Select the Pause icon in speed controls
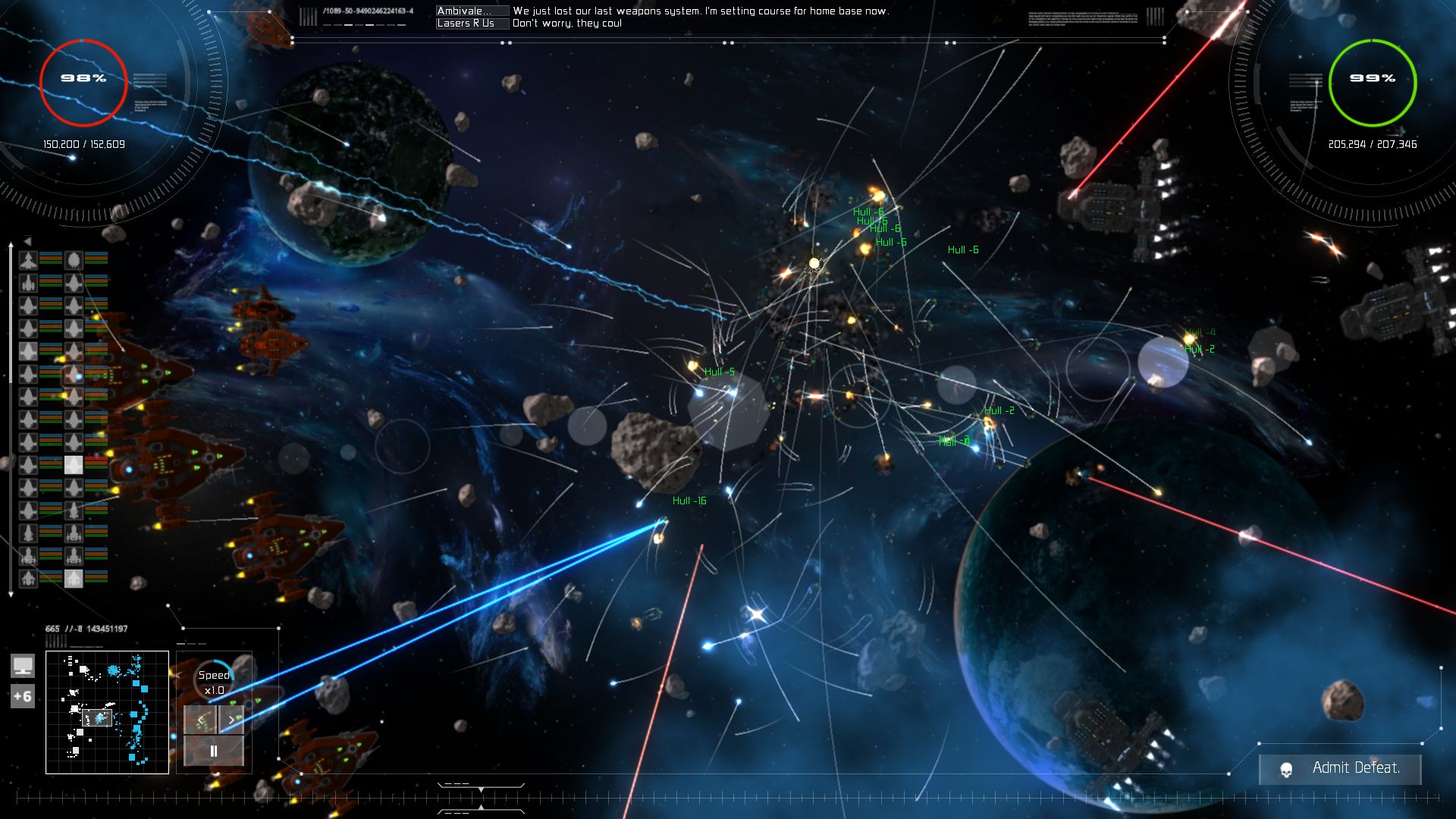The height and width of the screenshot is (819, 1456). (x=213, y=751)
